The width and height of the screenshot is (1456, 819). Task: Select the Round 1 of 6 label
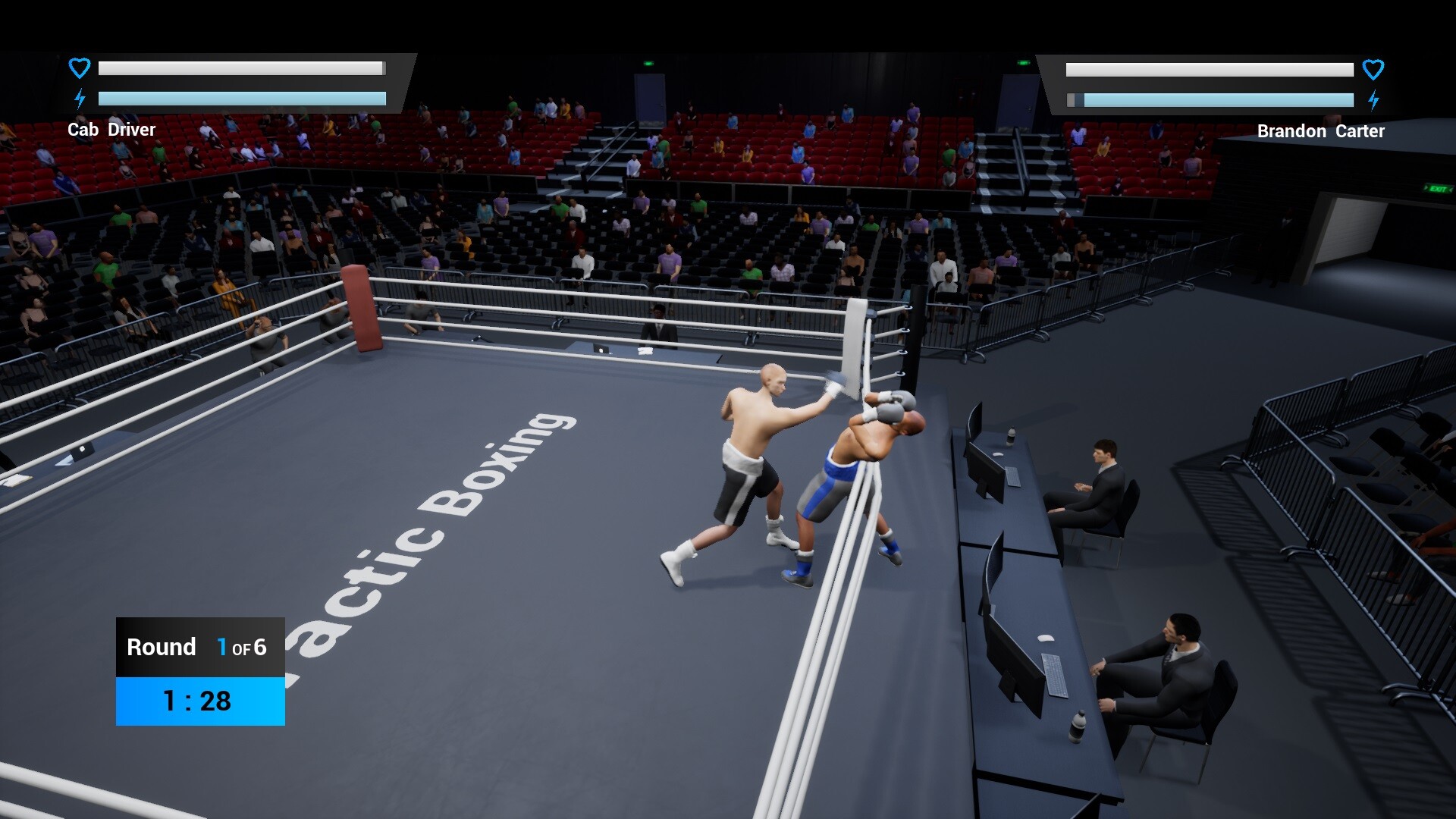pos(199,648)
